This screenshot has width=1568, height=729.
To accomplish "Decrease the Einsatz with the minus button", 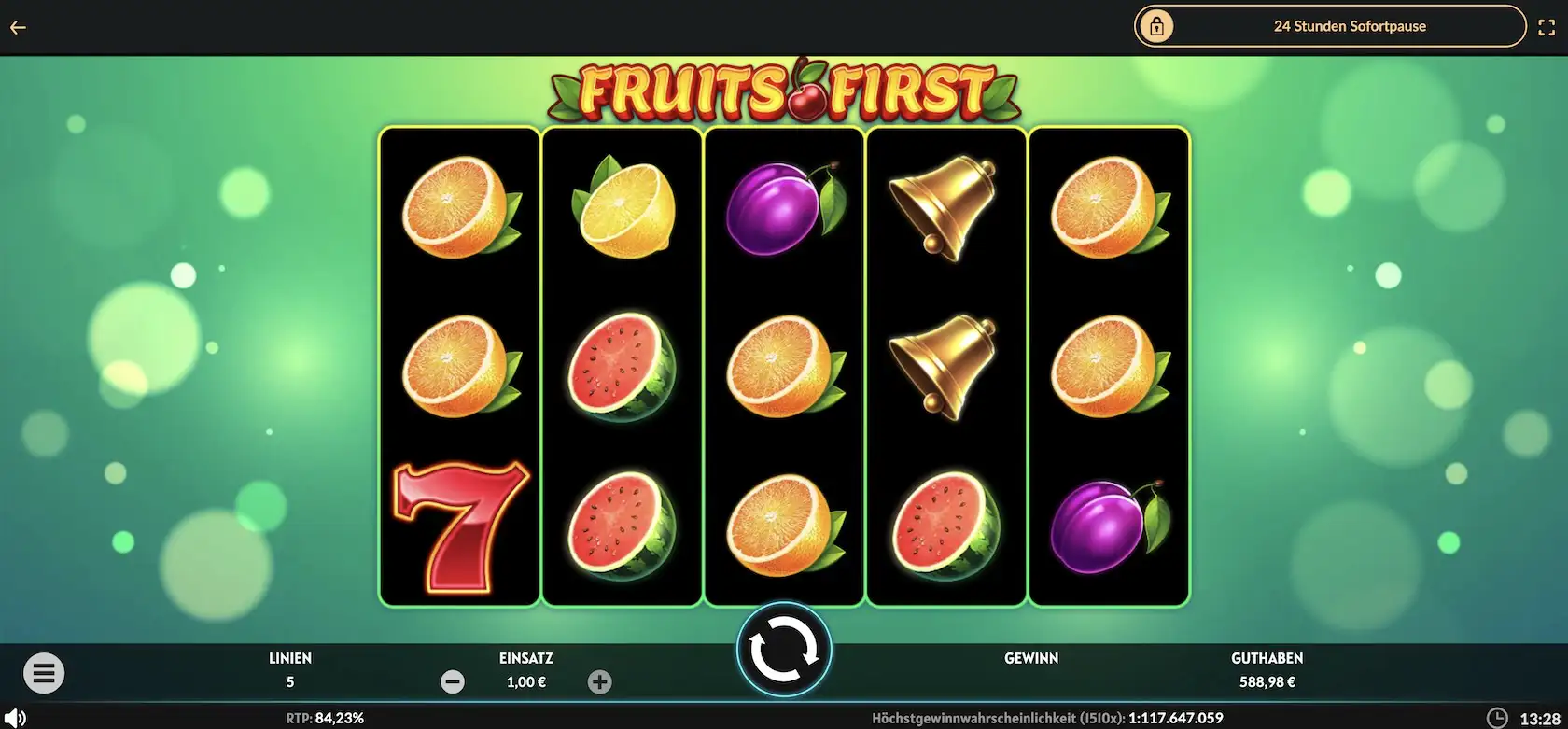I will [453, 681].
